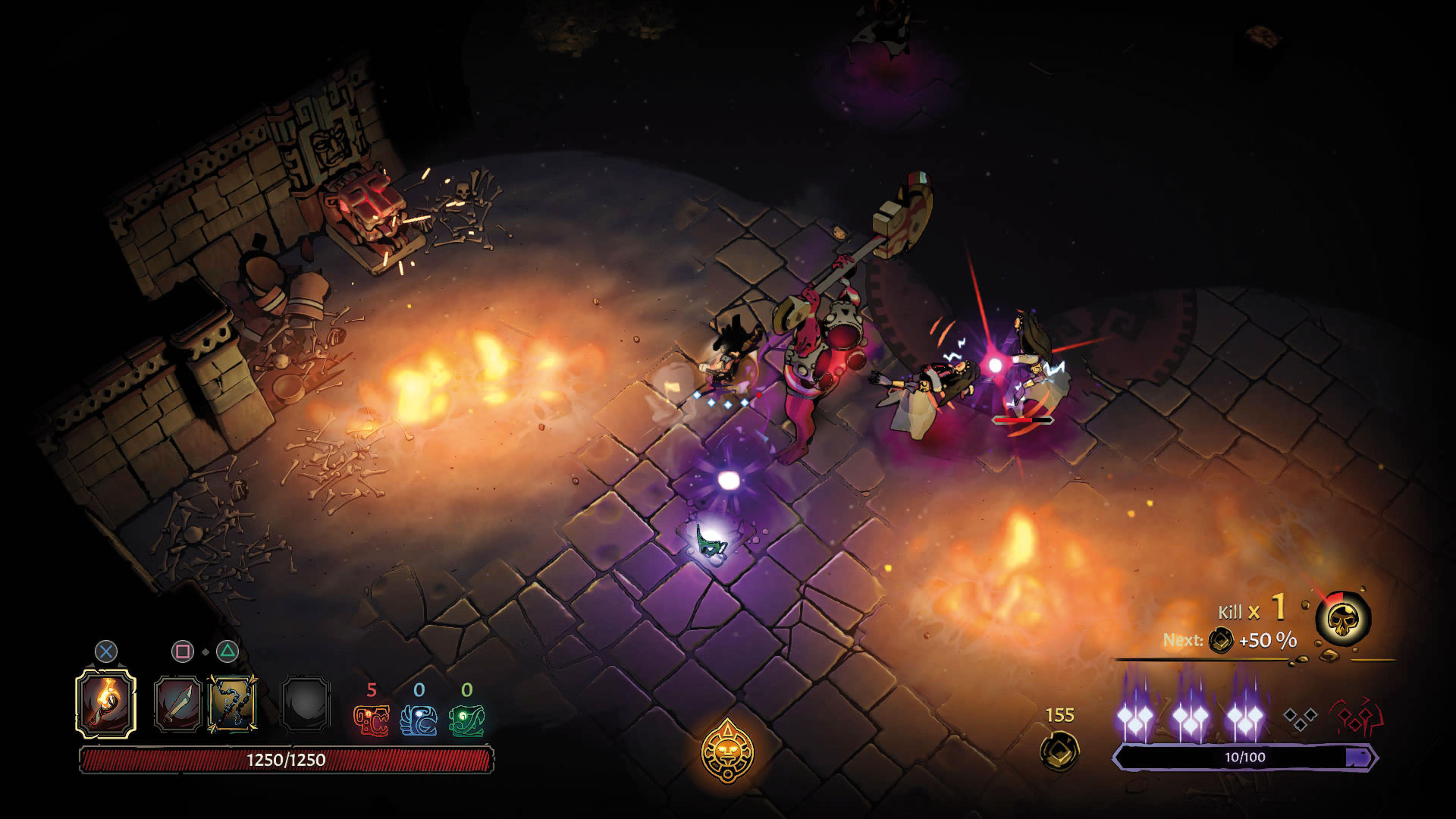Image resolution: width=1456 pixels, height=819 pixels.
Task: Click the blue eagle glyph icon
Action: [419, 720]
